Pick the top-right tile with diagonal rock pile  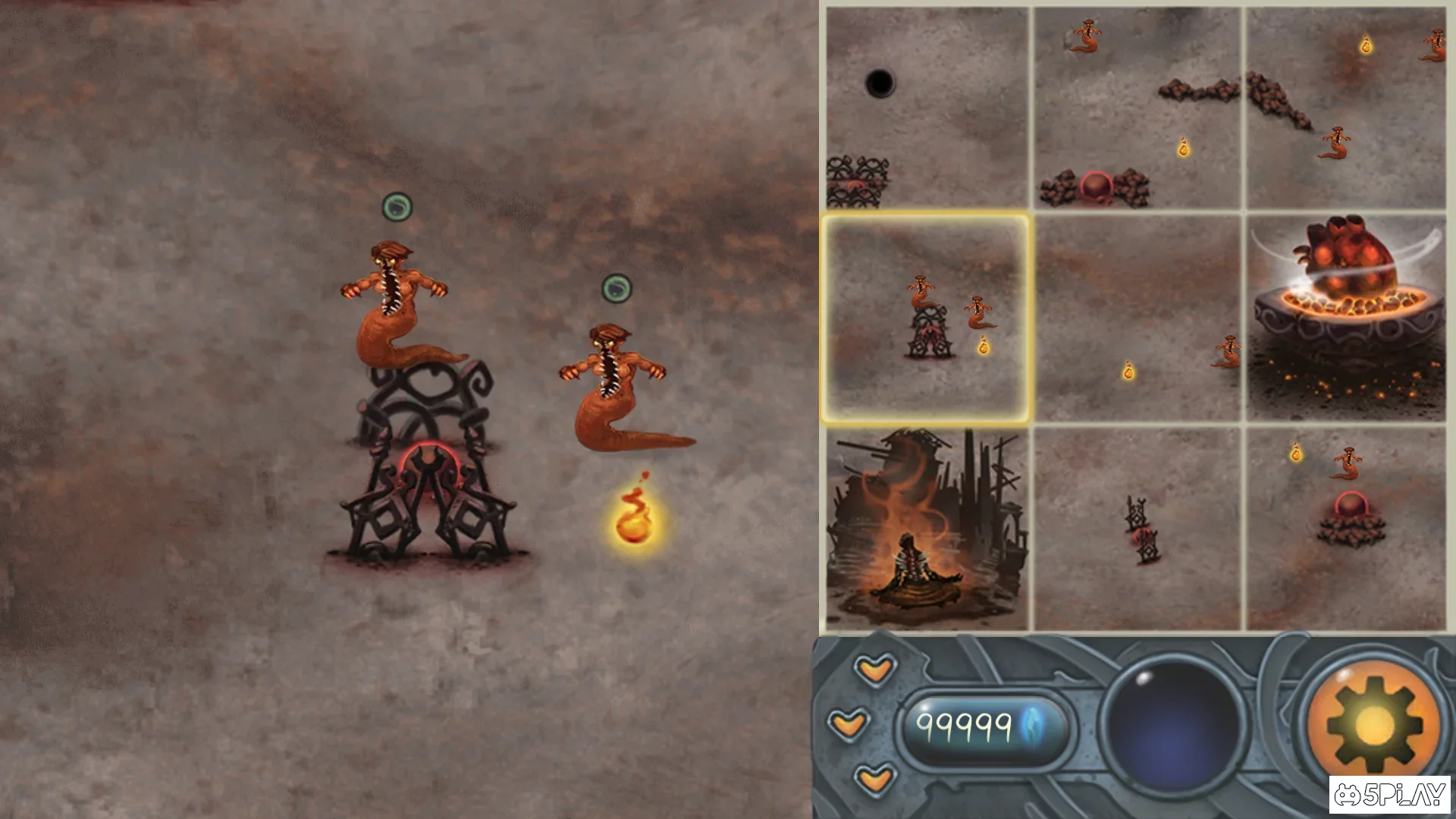[x=1346, y=108]
